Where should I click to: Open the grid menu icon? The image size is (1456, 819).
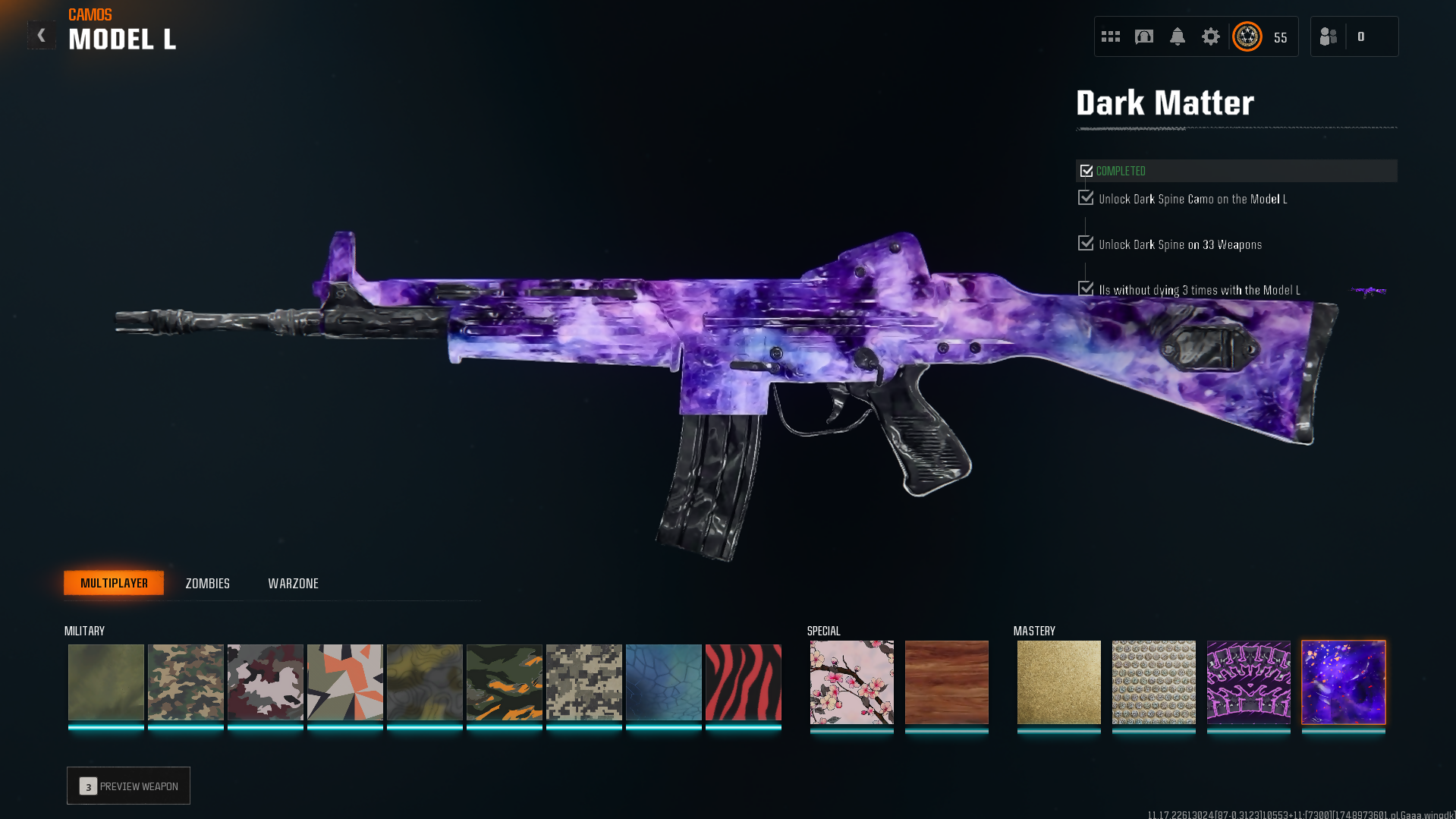(x=1110, y=36)
